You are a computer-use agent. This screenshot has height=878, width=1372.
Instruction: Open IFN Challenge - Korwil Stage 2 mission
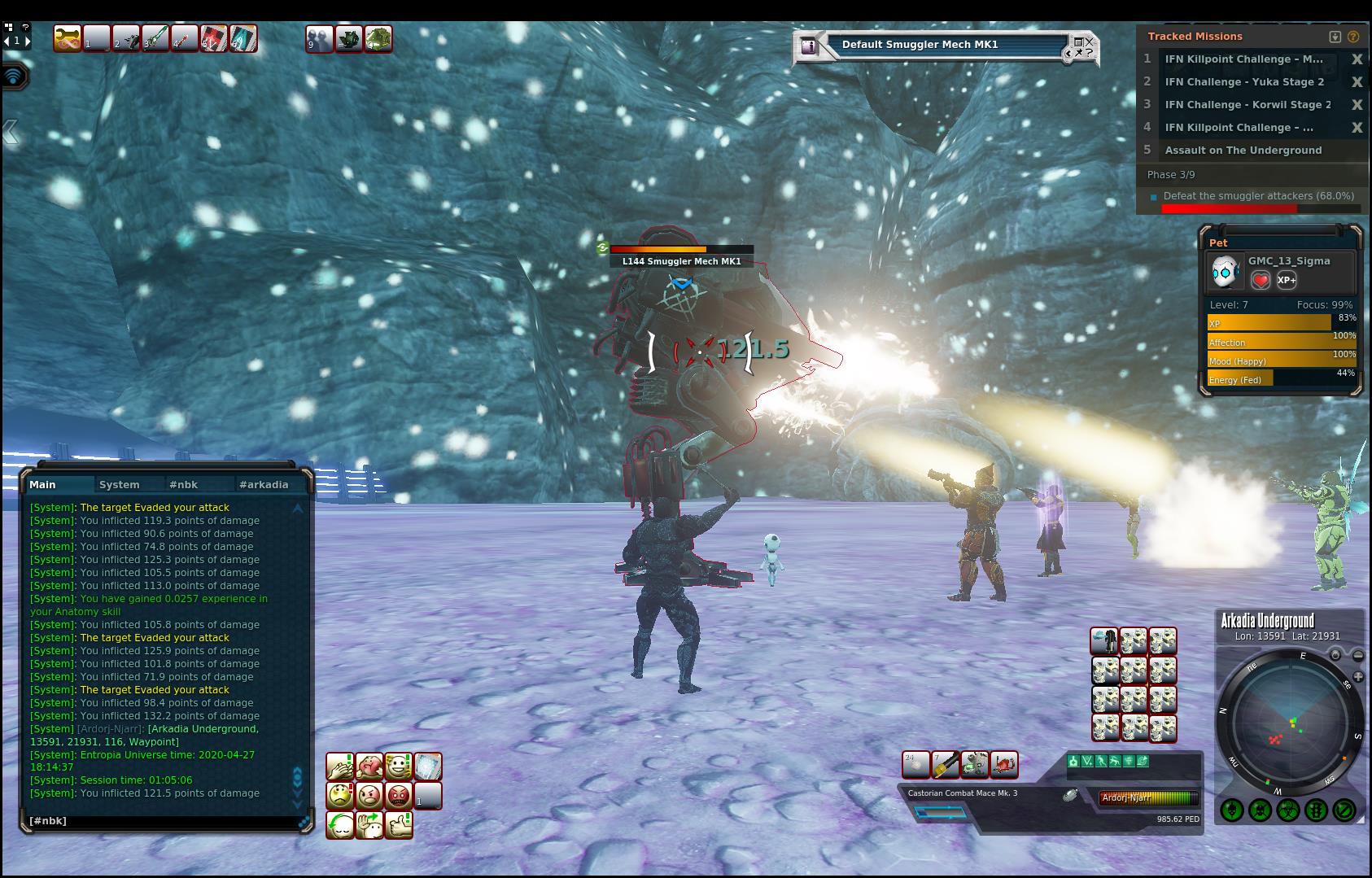coord(1247,105)
